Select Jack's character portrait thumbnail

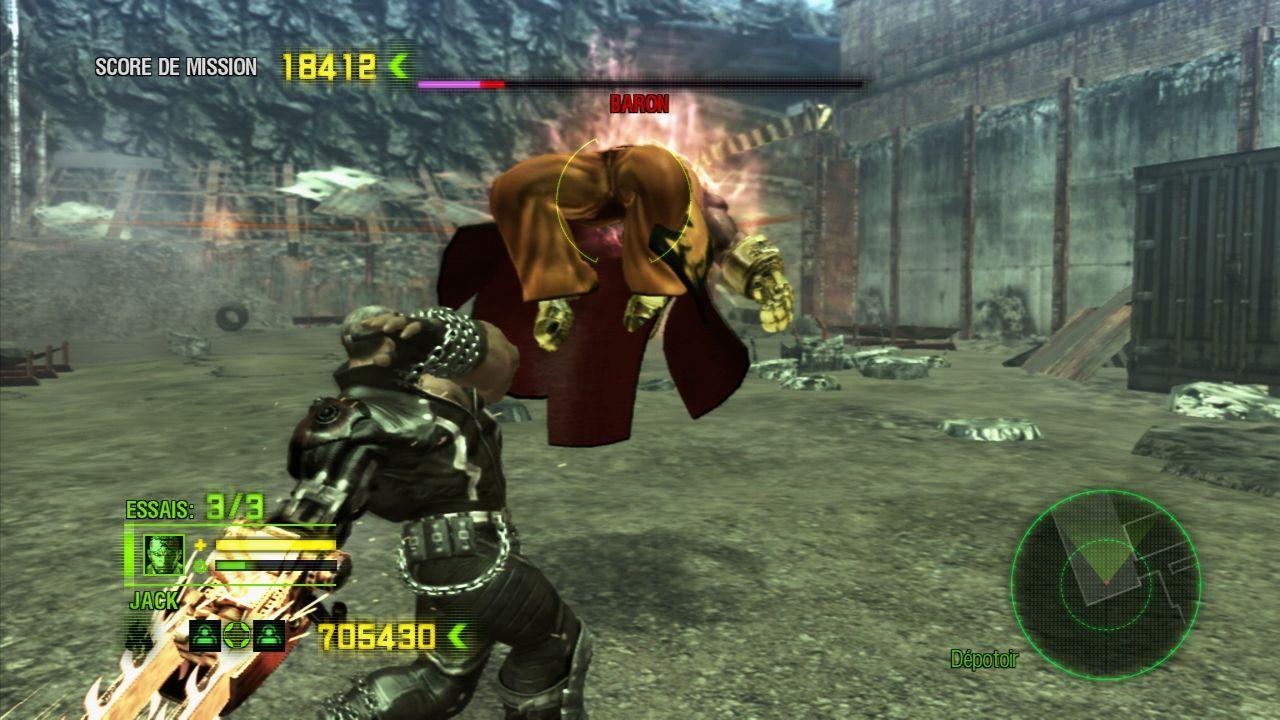click(x=167, y=554)
